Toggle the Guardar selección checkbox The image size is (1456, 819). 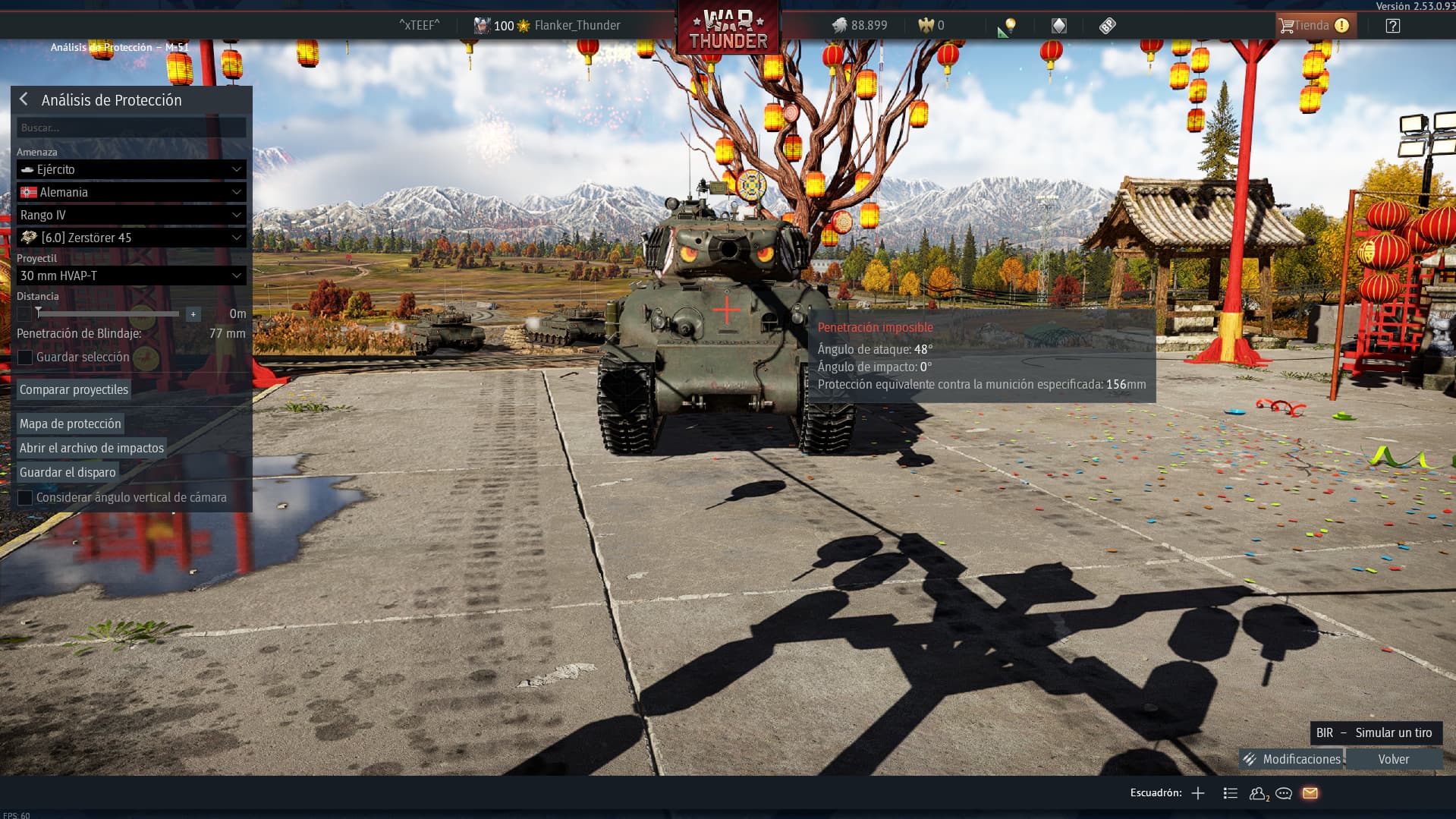tap(25, 357)
